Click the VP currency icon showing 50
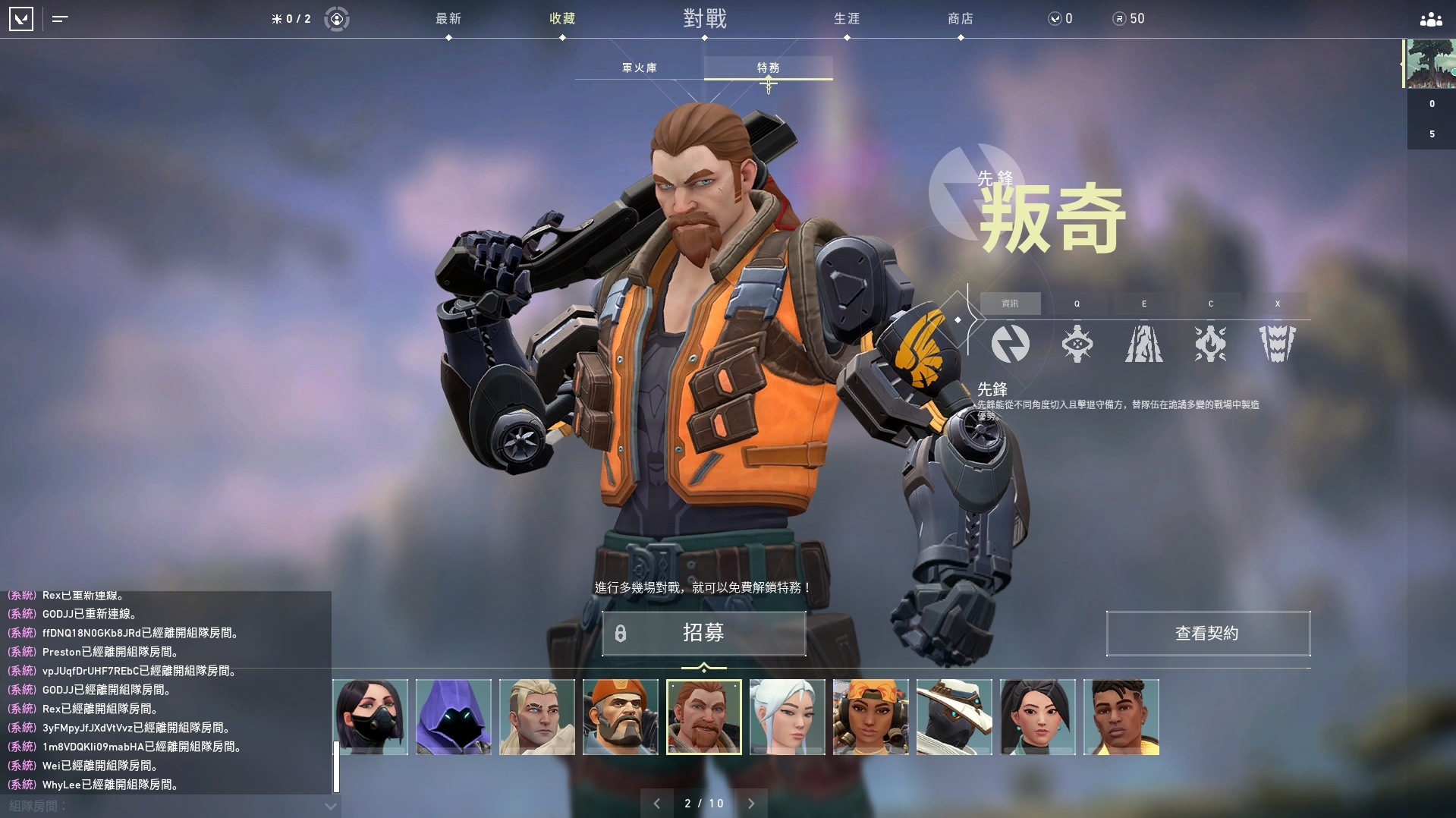1456x818 pixels. tap(1120, 19)
